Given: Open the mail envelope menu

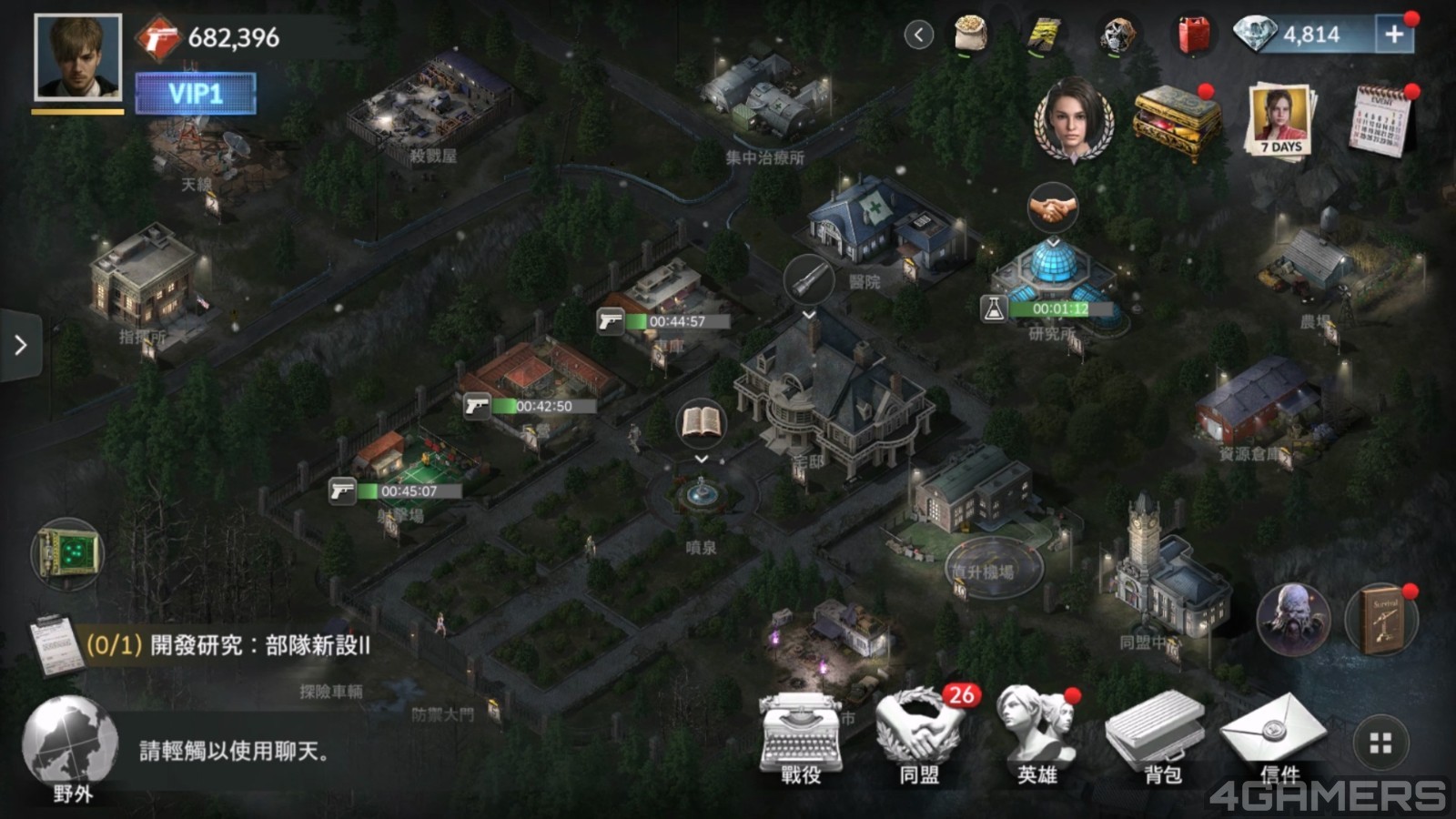Looking at the screenshot, I should (1274, 735).
